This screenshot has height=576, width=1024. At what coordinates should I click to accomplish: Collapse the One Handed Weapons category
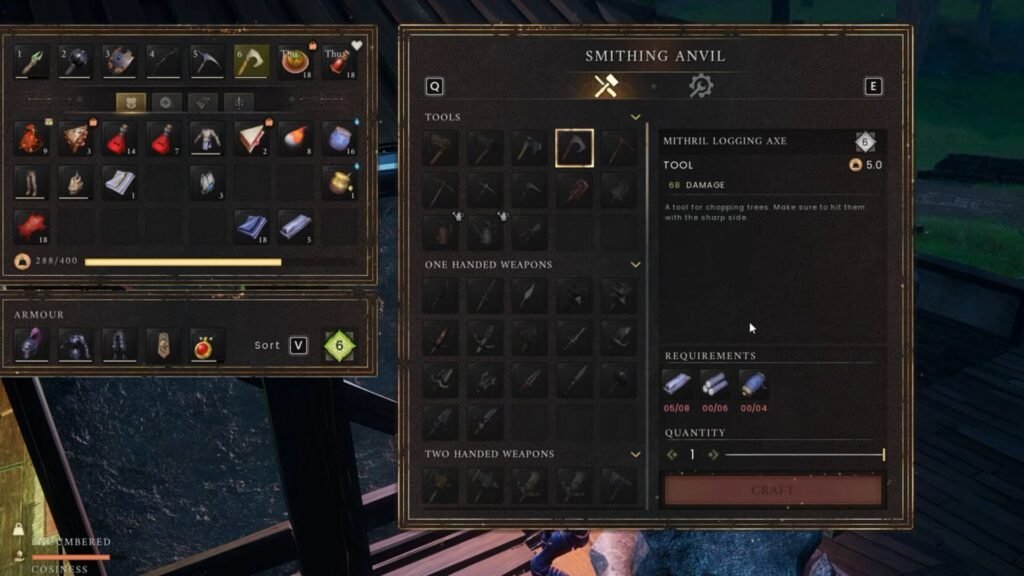(x=635, y=265)
